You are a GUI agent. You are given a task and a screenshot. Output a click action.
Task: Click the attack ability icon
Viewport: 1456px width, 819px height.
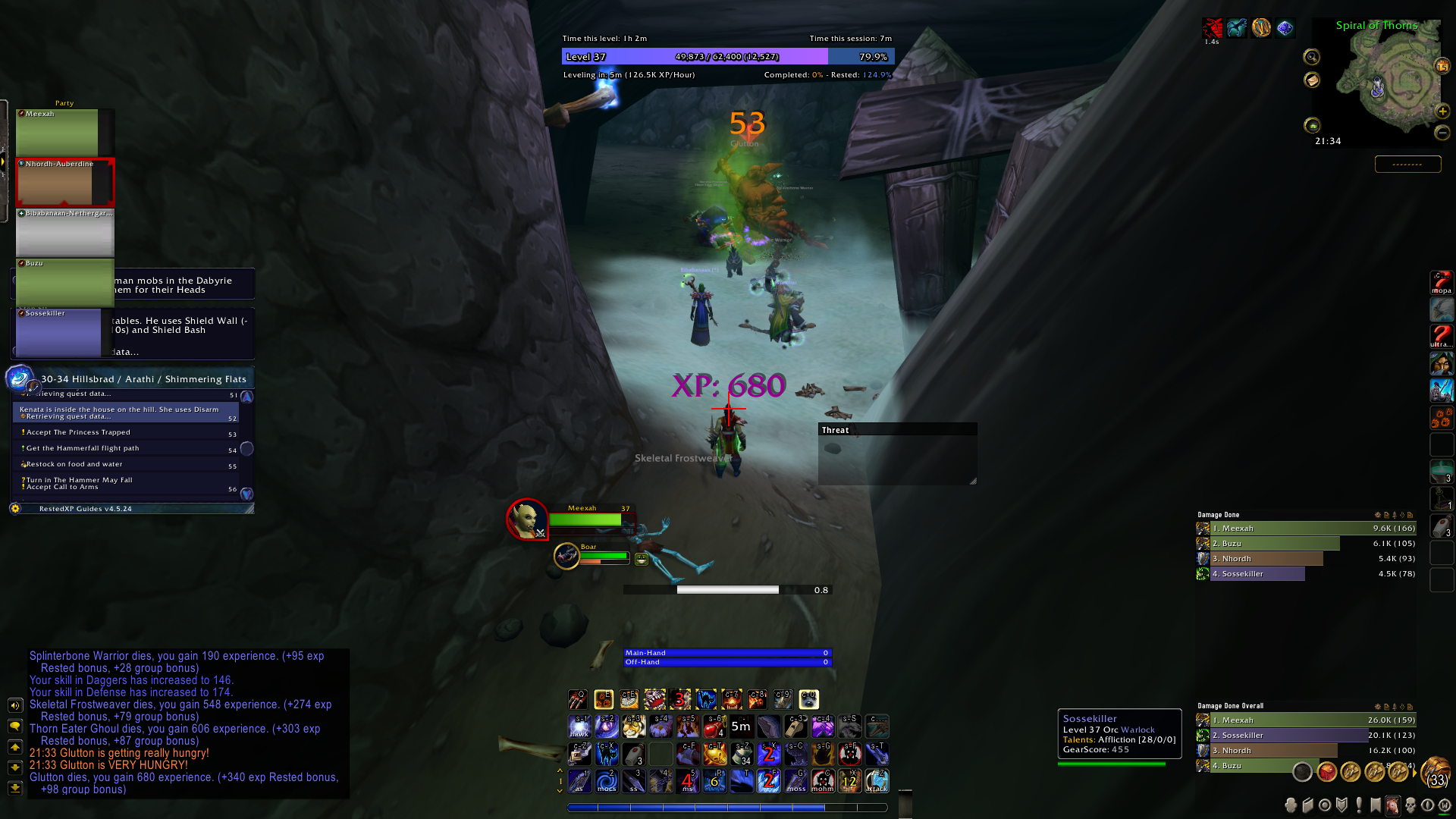pos(877,780)
